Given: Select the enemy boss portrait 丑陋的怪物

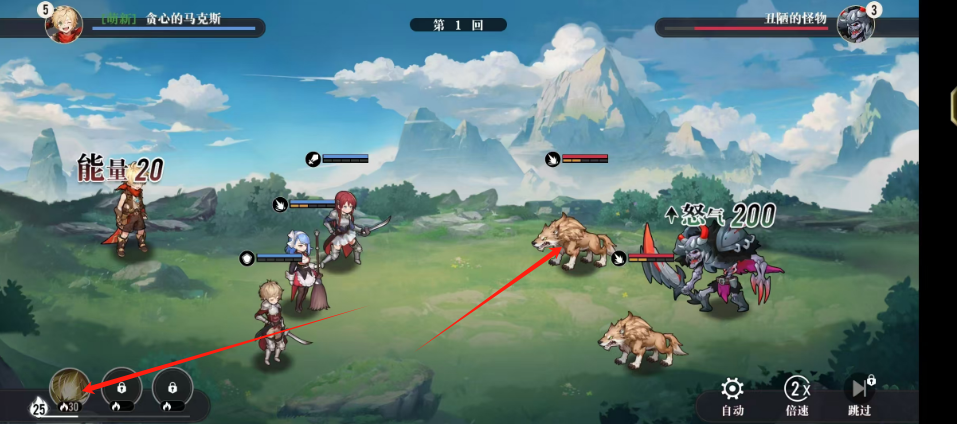Looking at the screenshot, I should pos(855,22).
